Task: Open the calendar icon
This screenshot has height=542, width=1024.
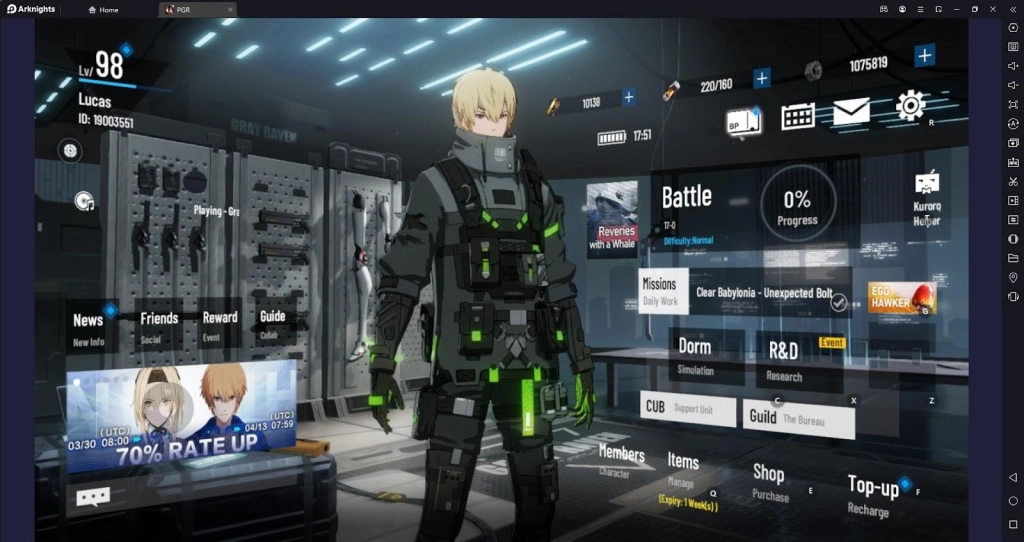Action: click(x=797, y=116)
